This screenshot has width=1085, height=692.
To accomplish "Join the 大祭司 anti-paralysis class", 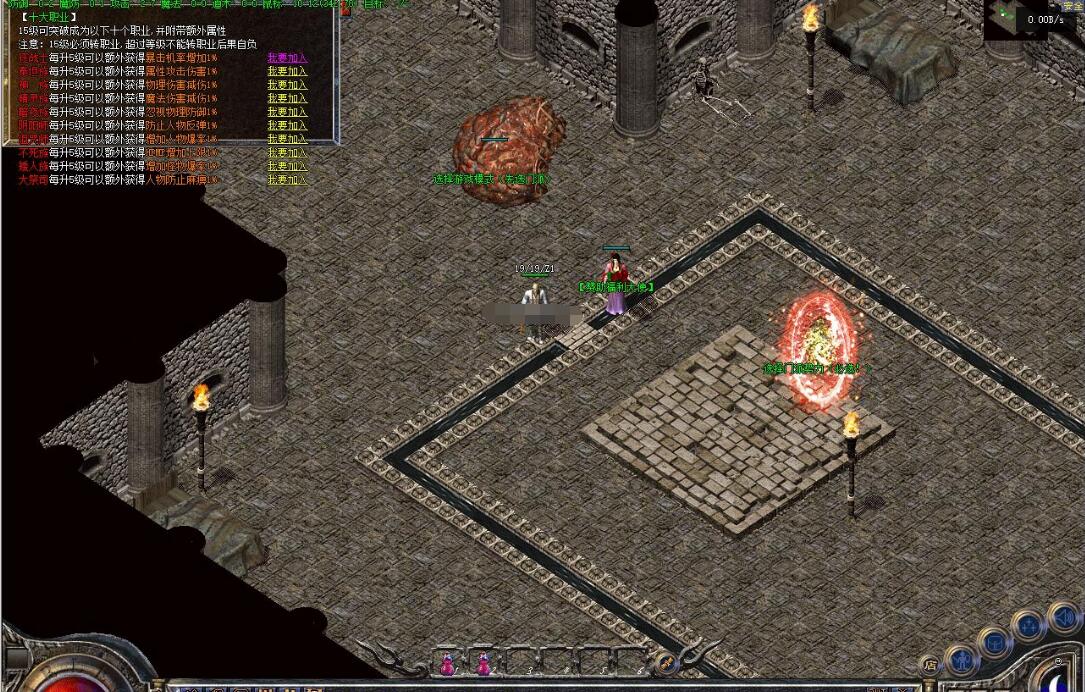I will point(287,180).
